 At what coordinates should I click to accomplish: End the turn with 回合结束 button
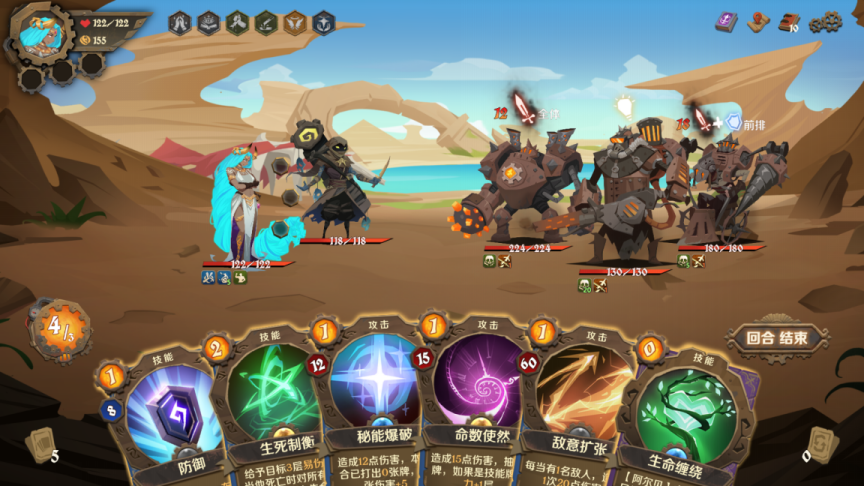(x=777, y=338)
